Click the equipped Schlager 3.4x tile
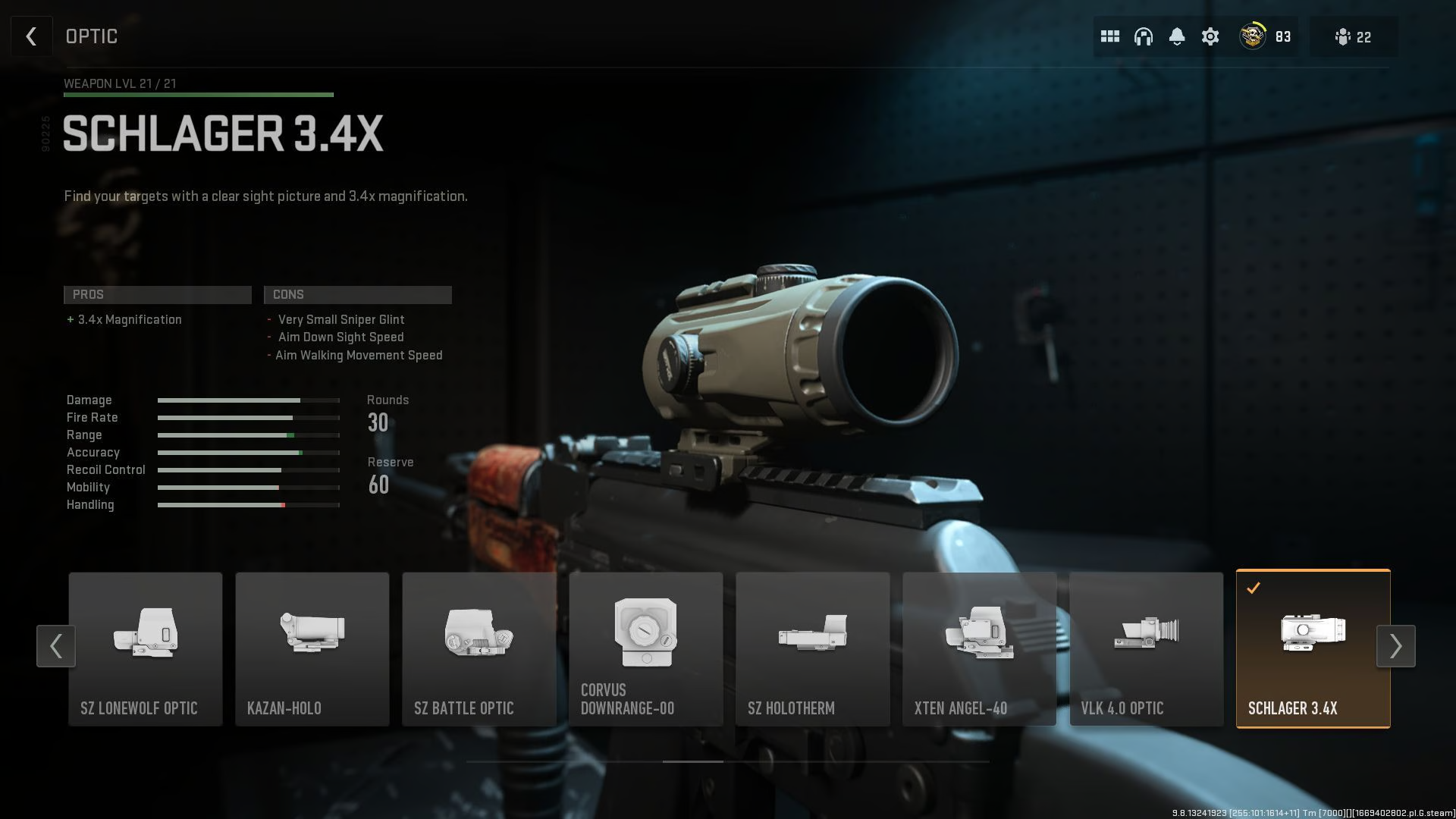 pos(1313,649)
